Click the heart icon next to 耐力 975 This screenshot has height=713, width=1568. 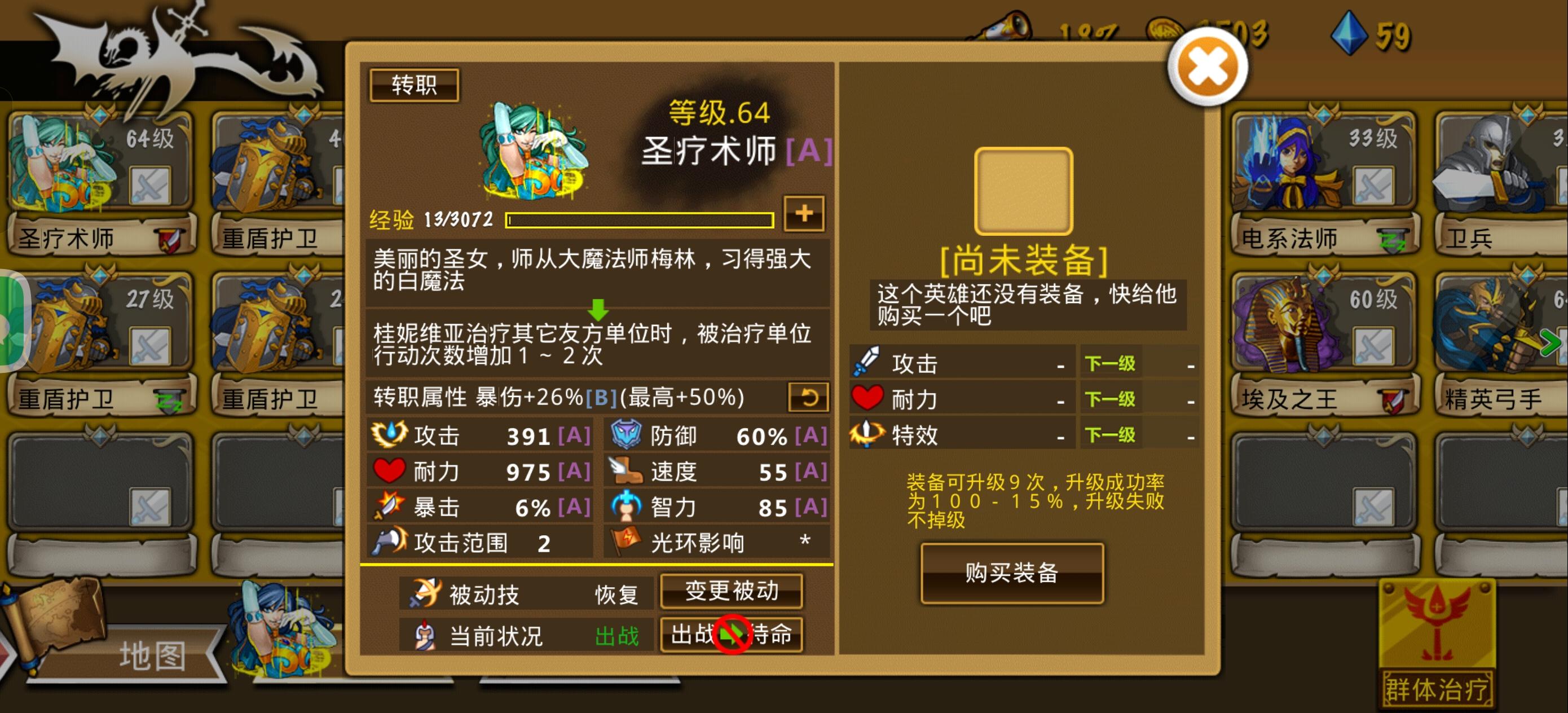pos(391,470)
